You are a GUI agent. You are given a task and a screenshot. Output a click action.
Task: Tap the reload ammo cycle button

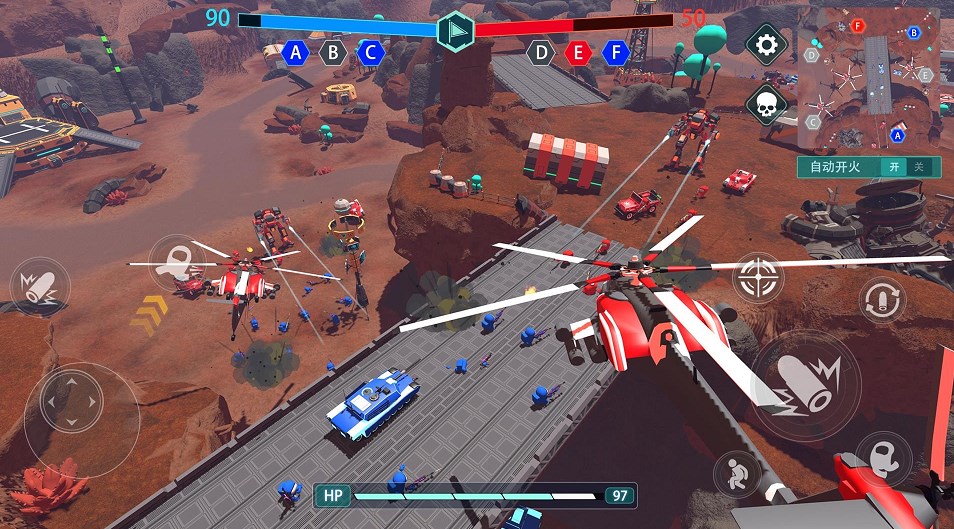pyautogui.click(x=882, y=299)
